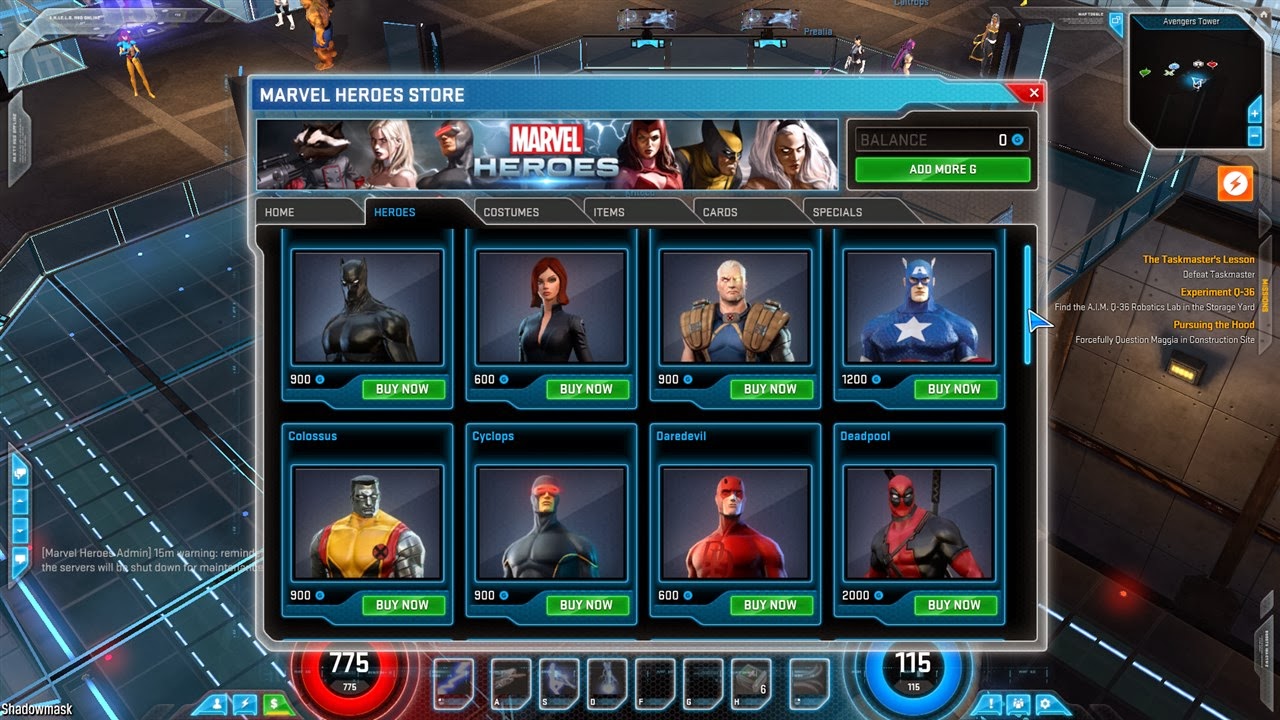Click the orange lightning event icon below minimap
Image resolution: width=1280 pixels, height=720 pixels.
(1235, 183)
